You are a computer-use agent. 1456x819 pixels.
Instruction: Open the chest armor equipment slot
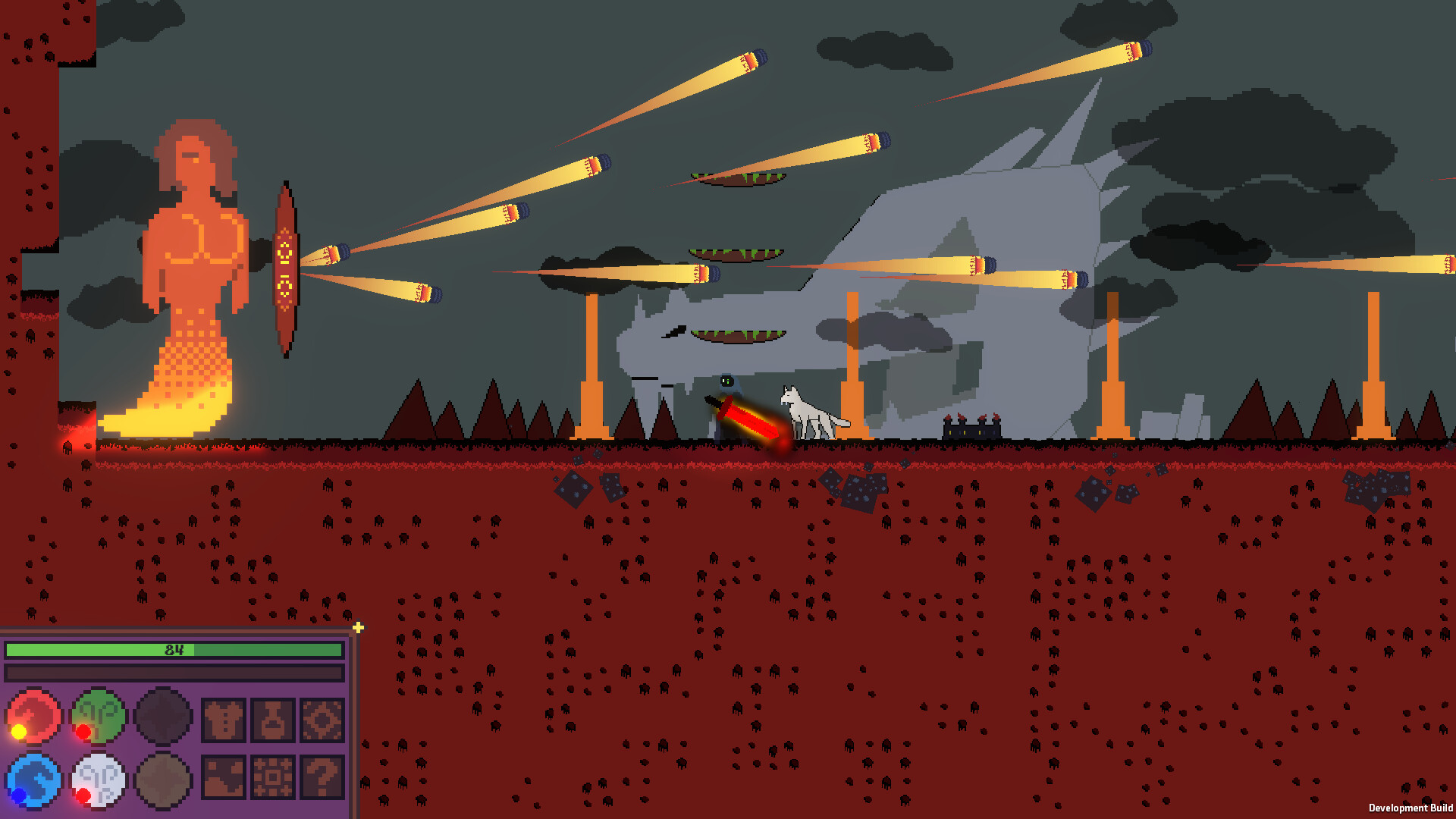225,721
